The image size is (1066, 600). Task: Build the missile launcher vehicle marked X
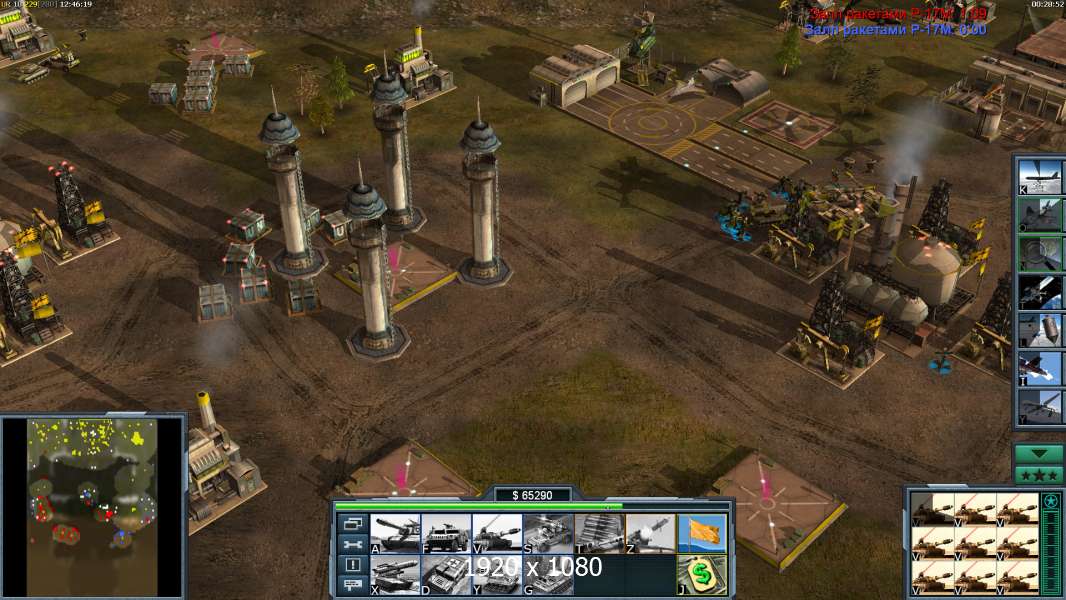pos(395,575)
